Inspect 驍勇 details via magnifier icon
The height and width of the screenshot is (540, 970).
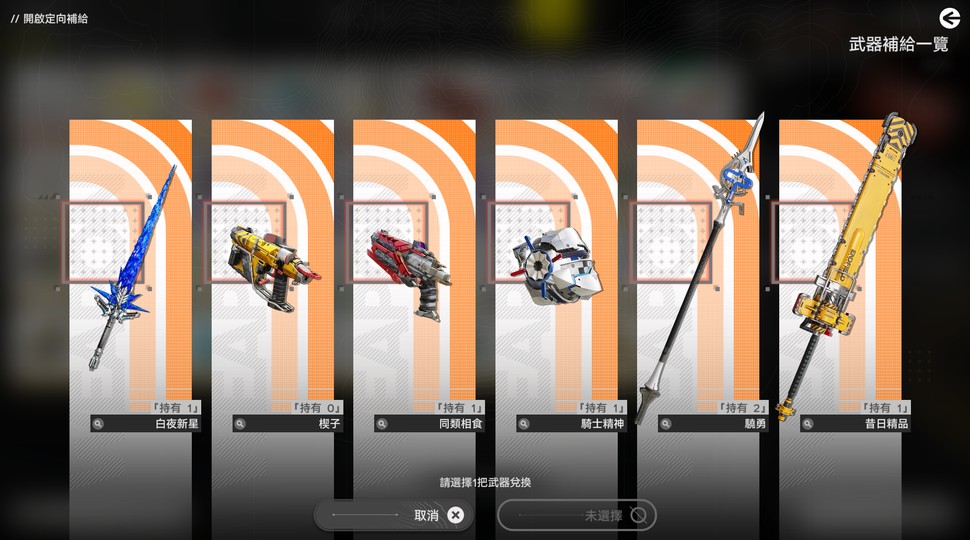pos(666,424)
